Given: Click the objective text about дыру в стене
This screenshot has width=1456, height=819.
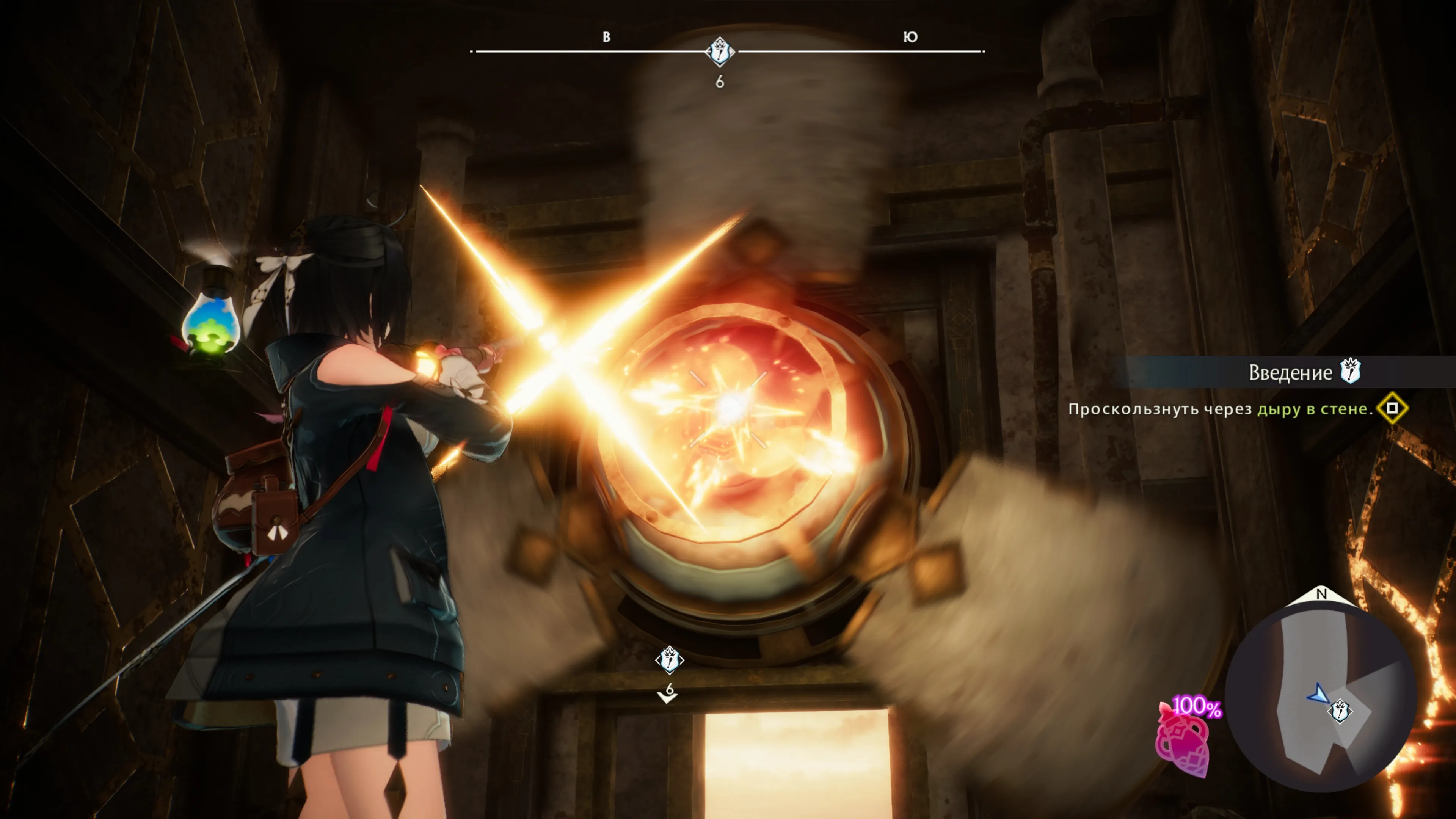Looking at the screenshot, I should (x=1220, y=409).
